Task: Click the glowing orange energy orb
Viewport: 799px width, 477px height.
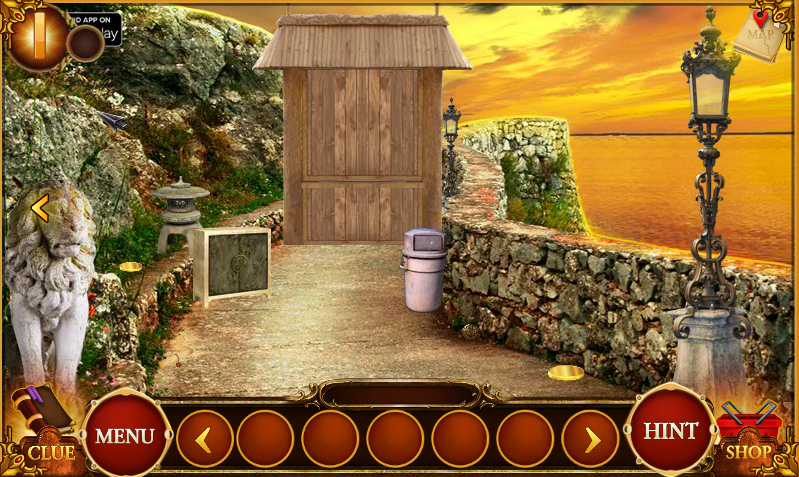Action: tap(40, 36)
